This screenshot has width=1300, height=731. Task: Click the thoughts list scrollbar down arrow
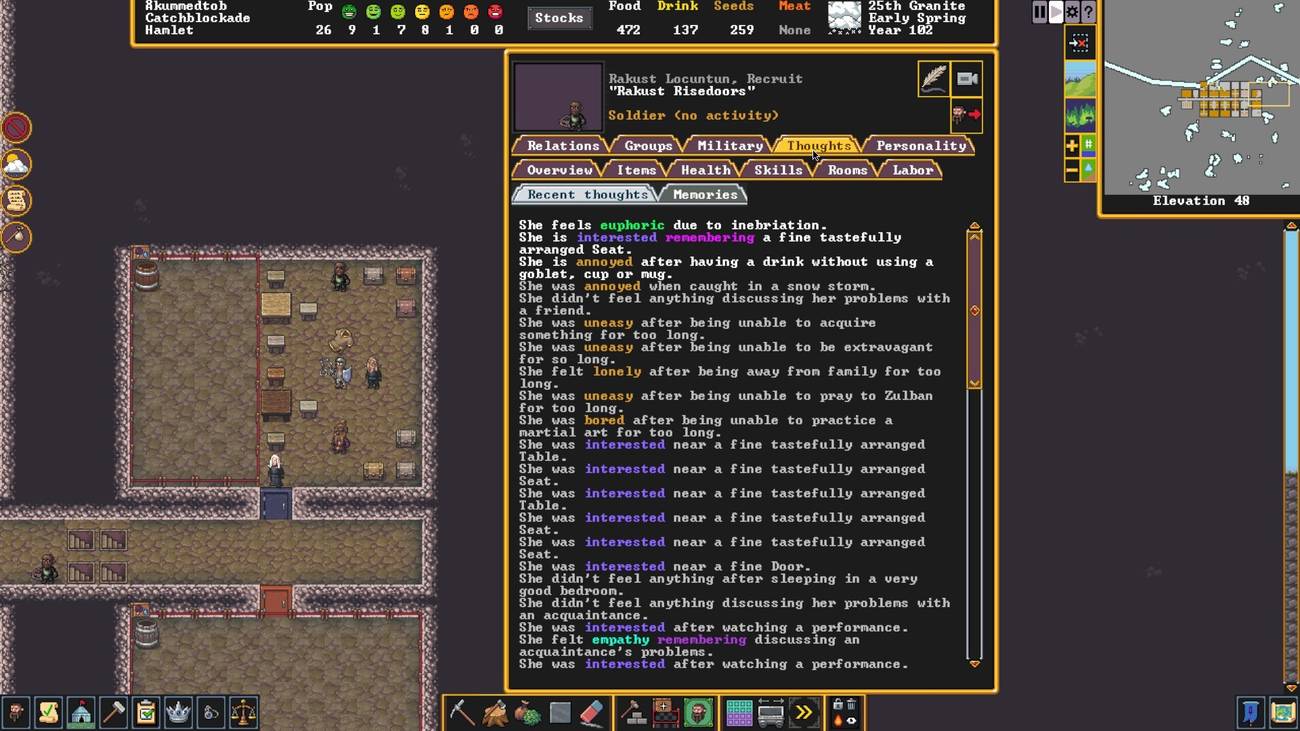(974, 662)
